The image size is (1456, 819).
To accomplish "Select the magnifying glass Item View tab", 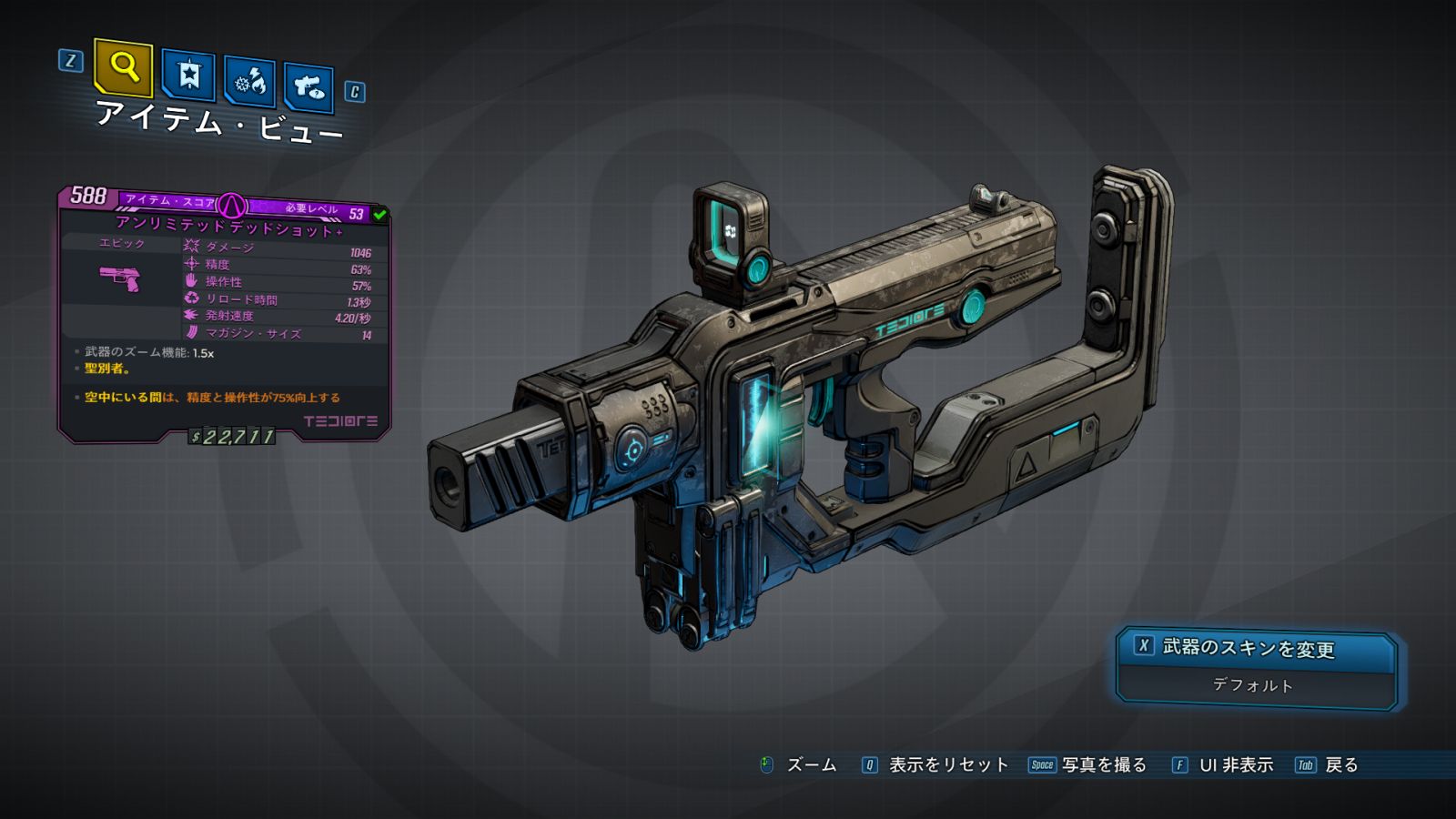I will click(x=123, y=67).
